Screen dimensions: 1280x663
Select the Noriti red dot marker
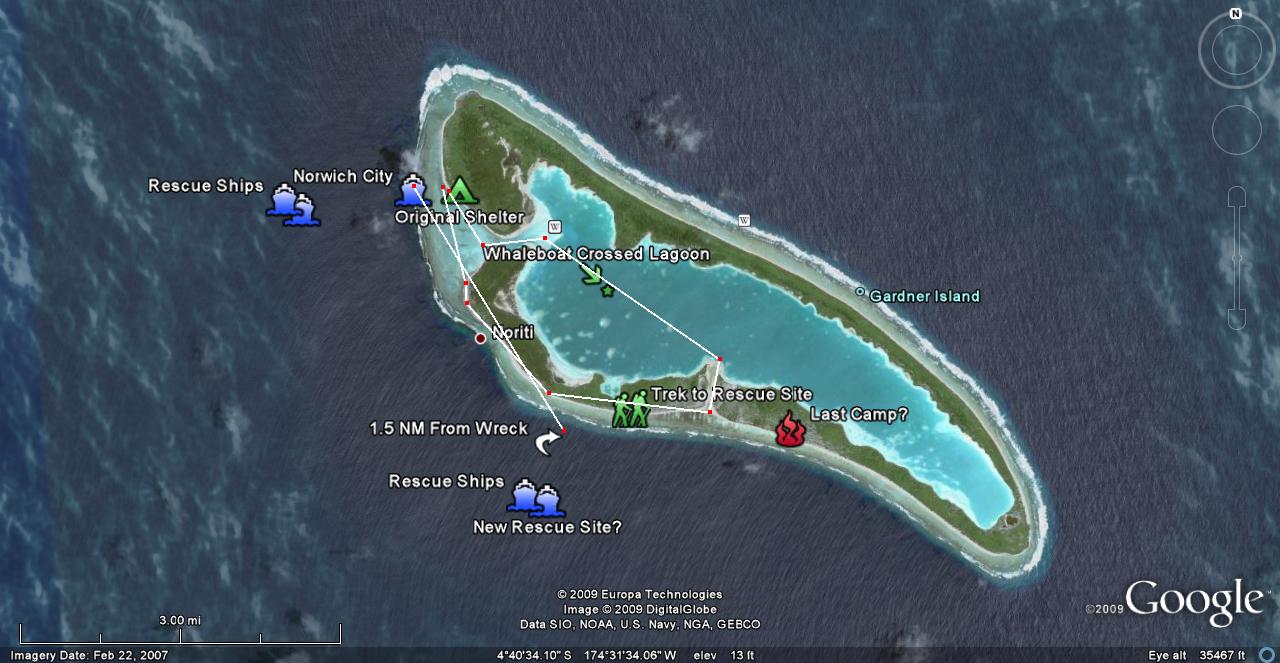[480, 339]
